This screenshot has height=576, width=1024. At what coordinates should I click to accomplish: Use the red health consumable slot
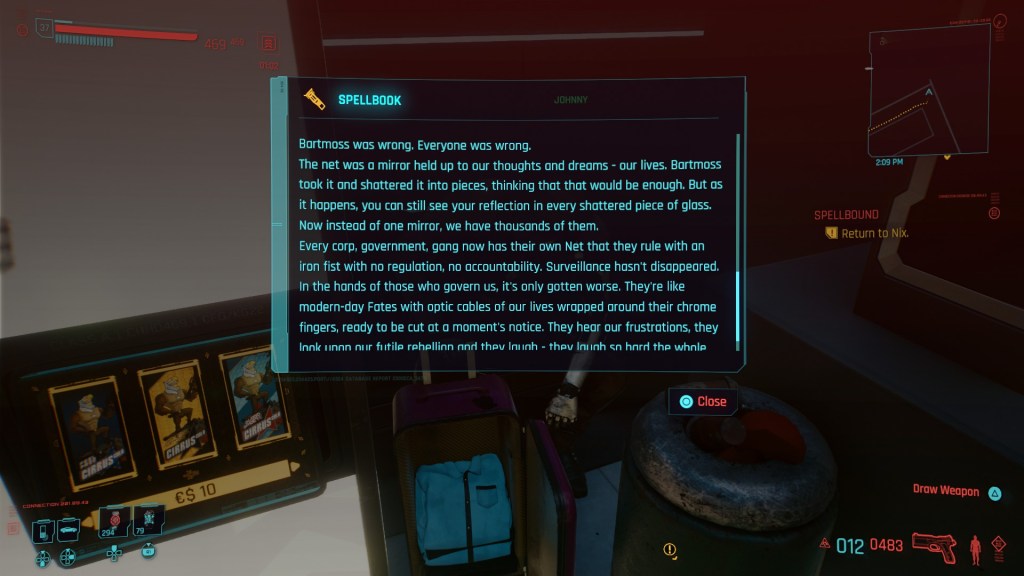114,520
